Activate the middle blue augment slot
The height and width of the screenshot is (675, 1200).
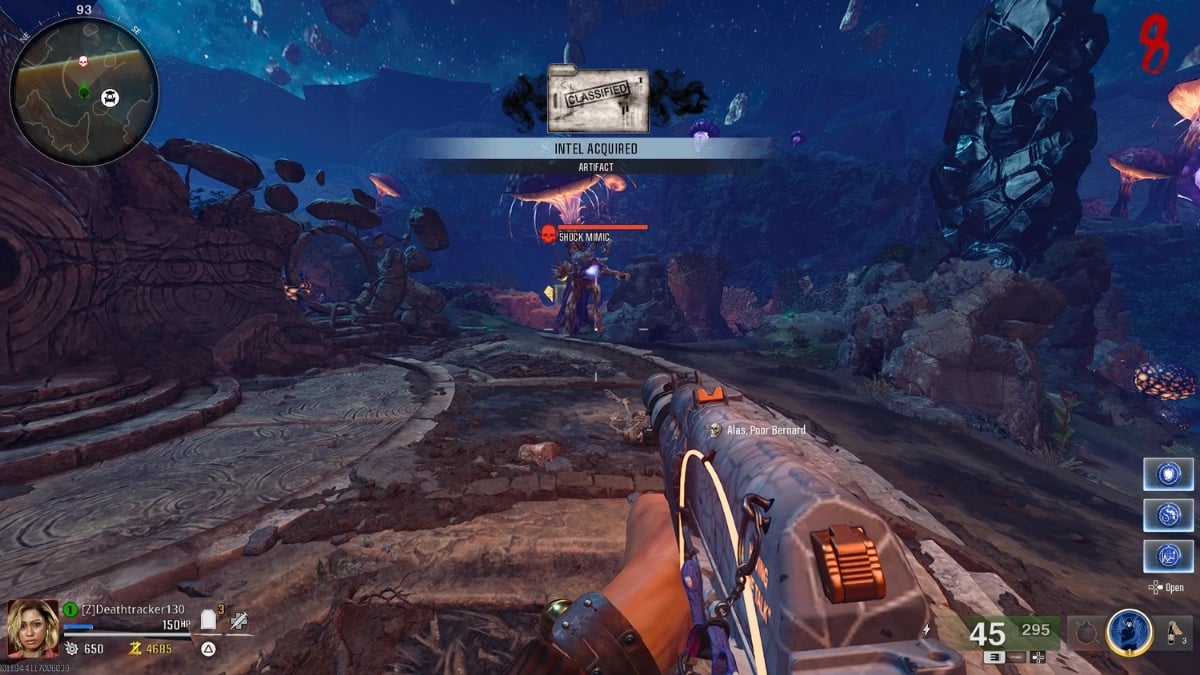click(x=1168, y=514)
